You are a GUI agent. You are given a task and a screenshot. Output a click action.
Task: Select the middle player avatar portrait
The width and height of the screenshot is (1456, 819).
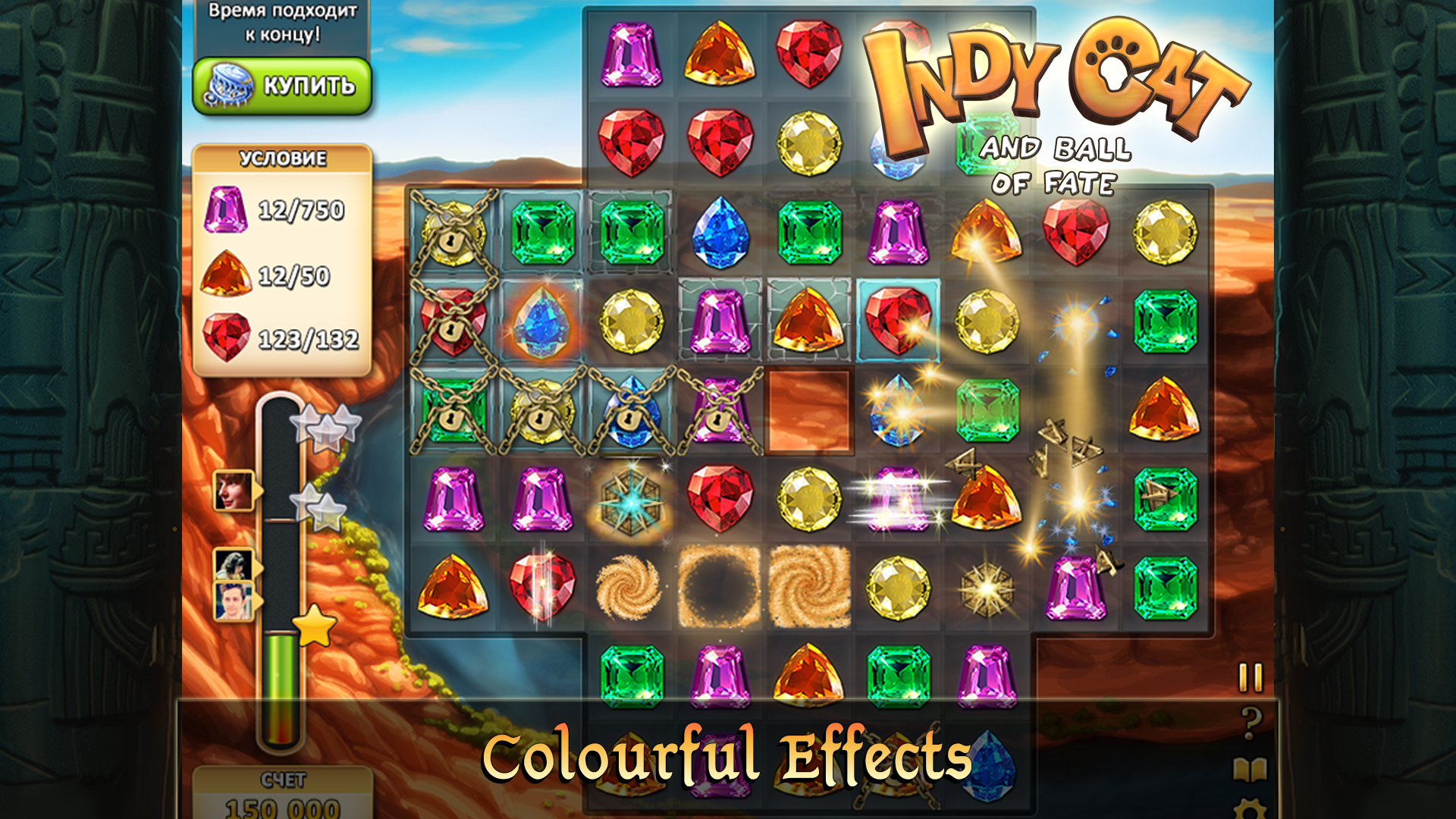click(233, 563)
